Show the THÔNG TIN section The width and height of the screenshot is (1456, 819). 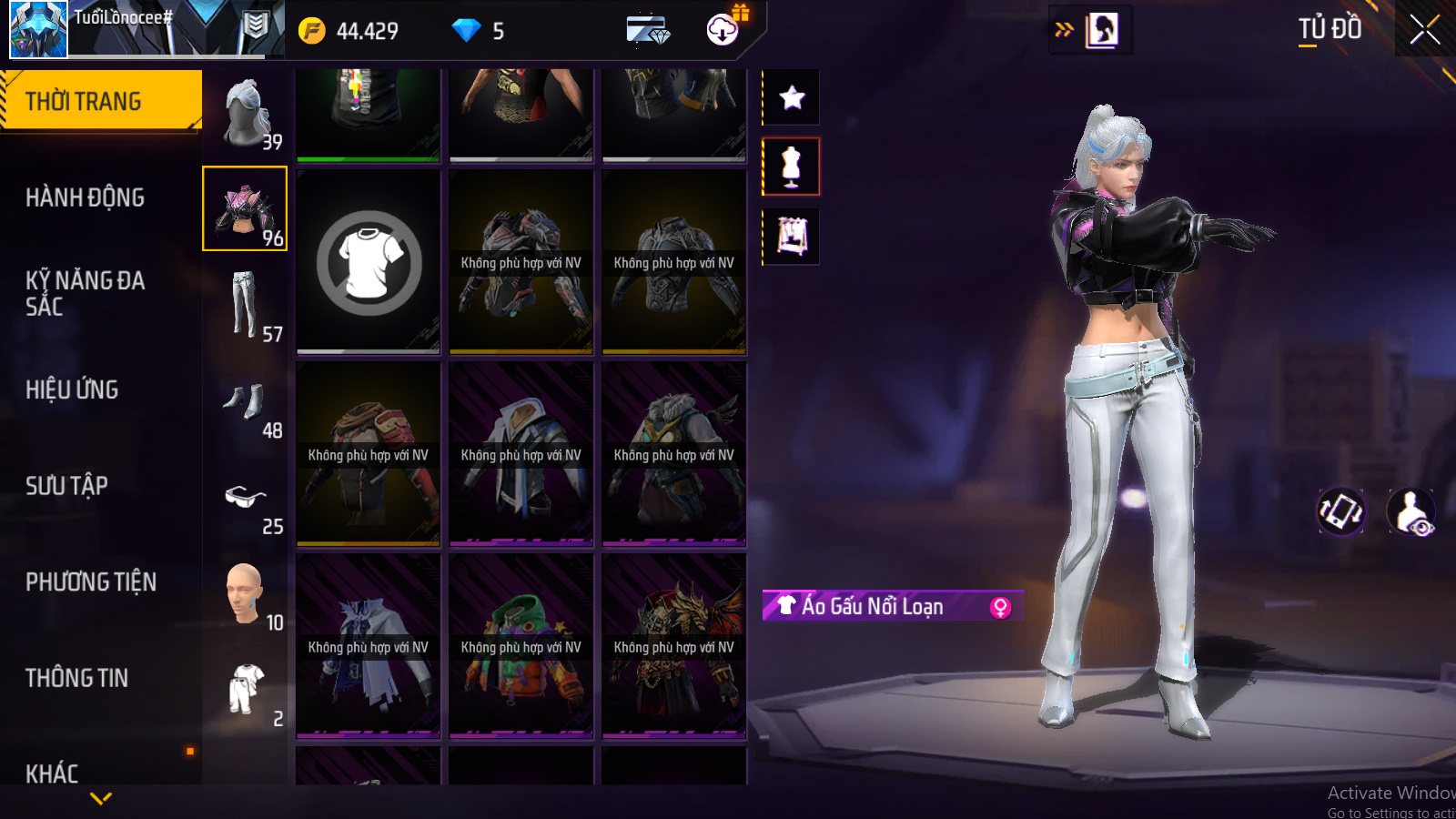point(77,678)
